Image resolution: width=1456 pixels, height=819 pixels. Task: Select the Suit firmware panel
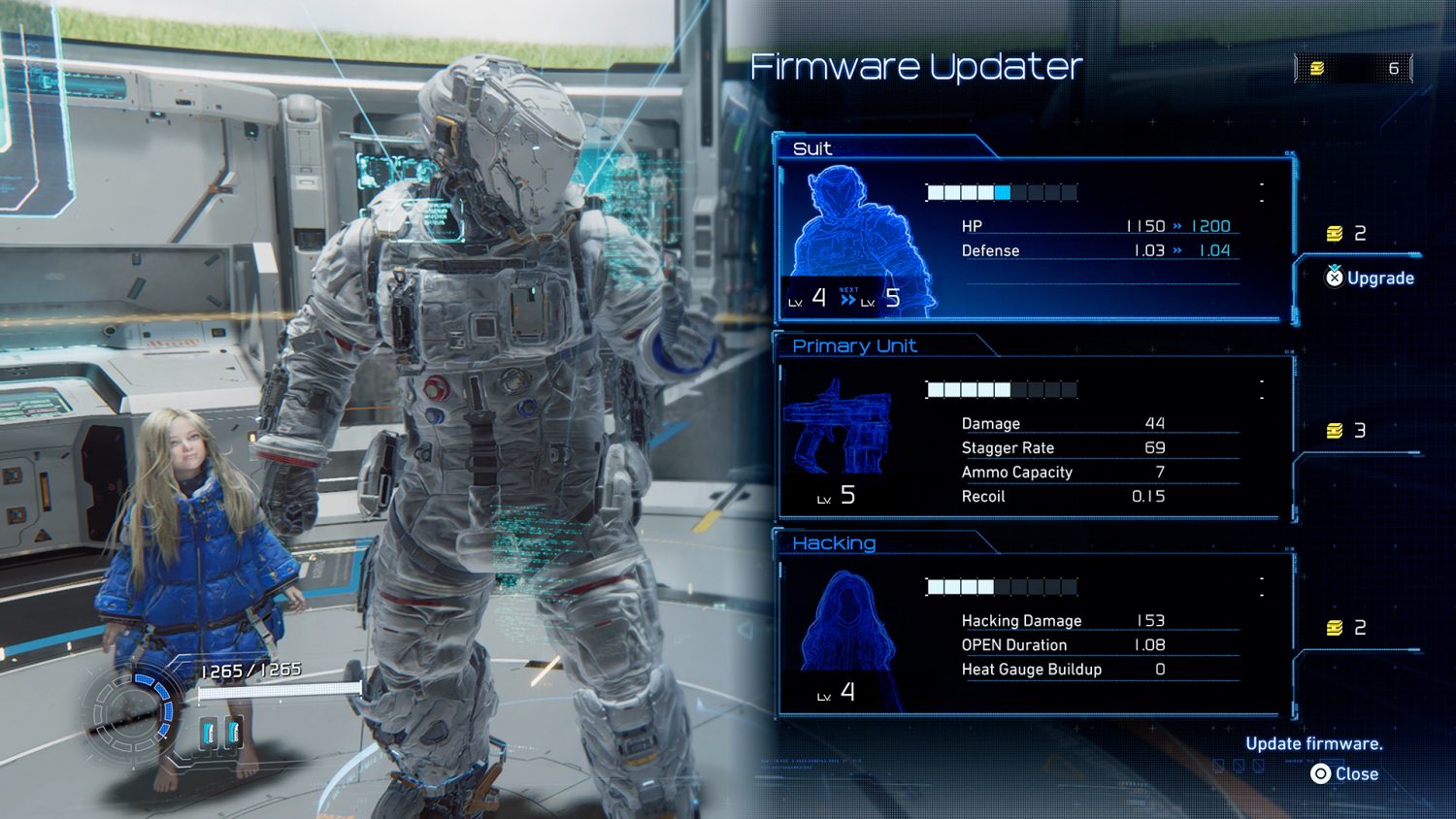click(x=1035, y=240)
